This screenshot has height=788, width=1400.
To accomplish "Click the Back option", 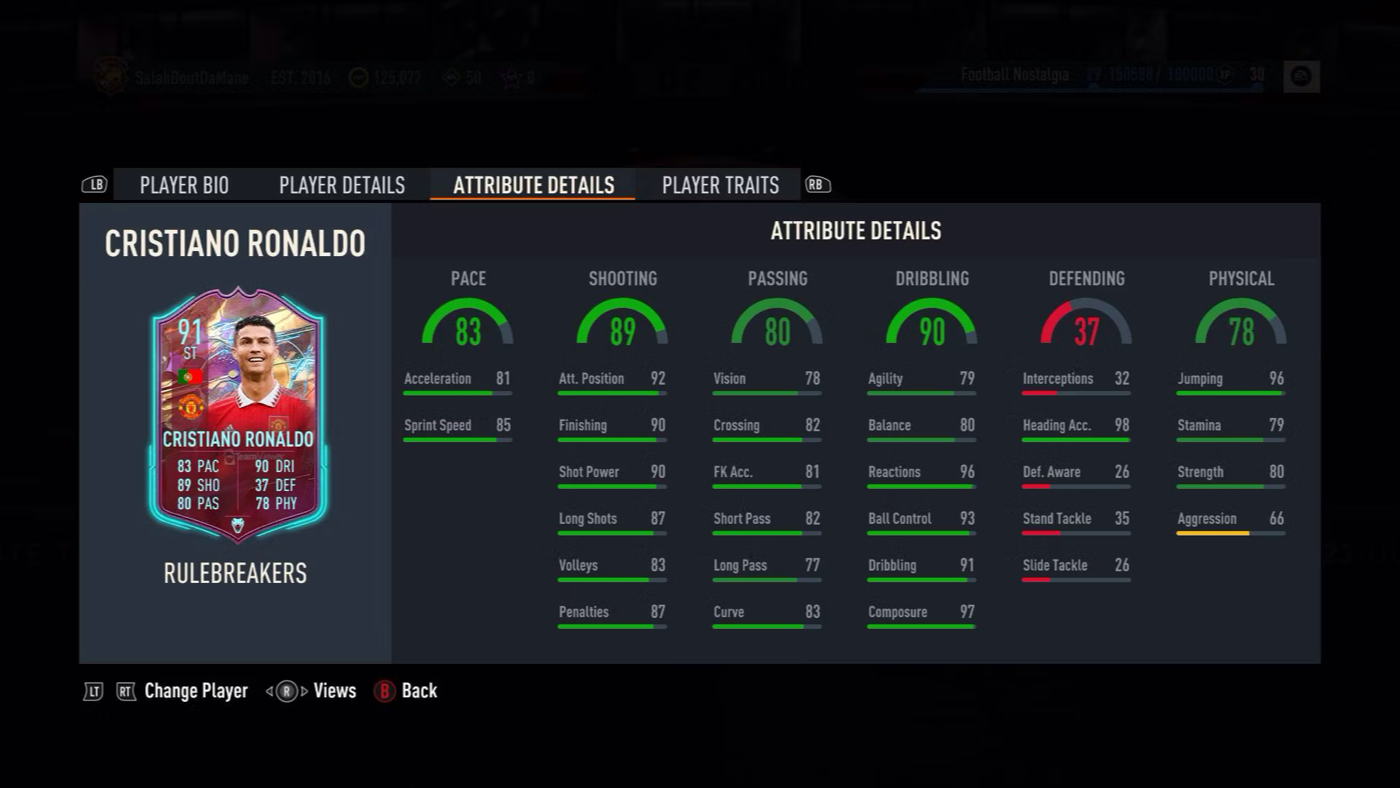I will click(x=407, y=691).
